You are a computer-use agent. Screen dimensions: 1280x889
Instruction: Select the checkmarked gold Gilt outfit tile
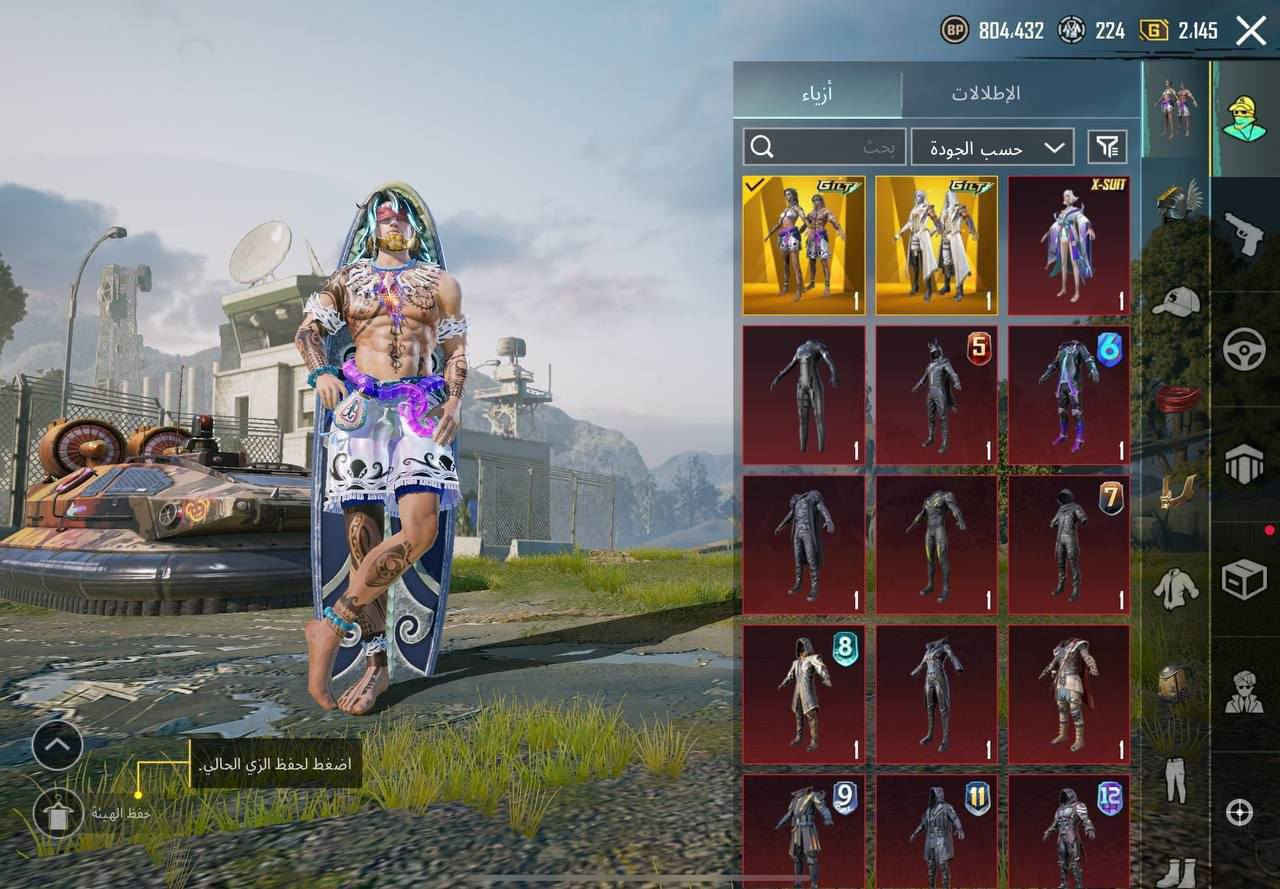click(x=804, y=246)
